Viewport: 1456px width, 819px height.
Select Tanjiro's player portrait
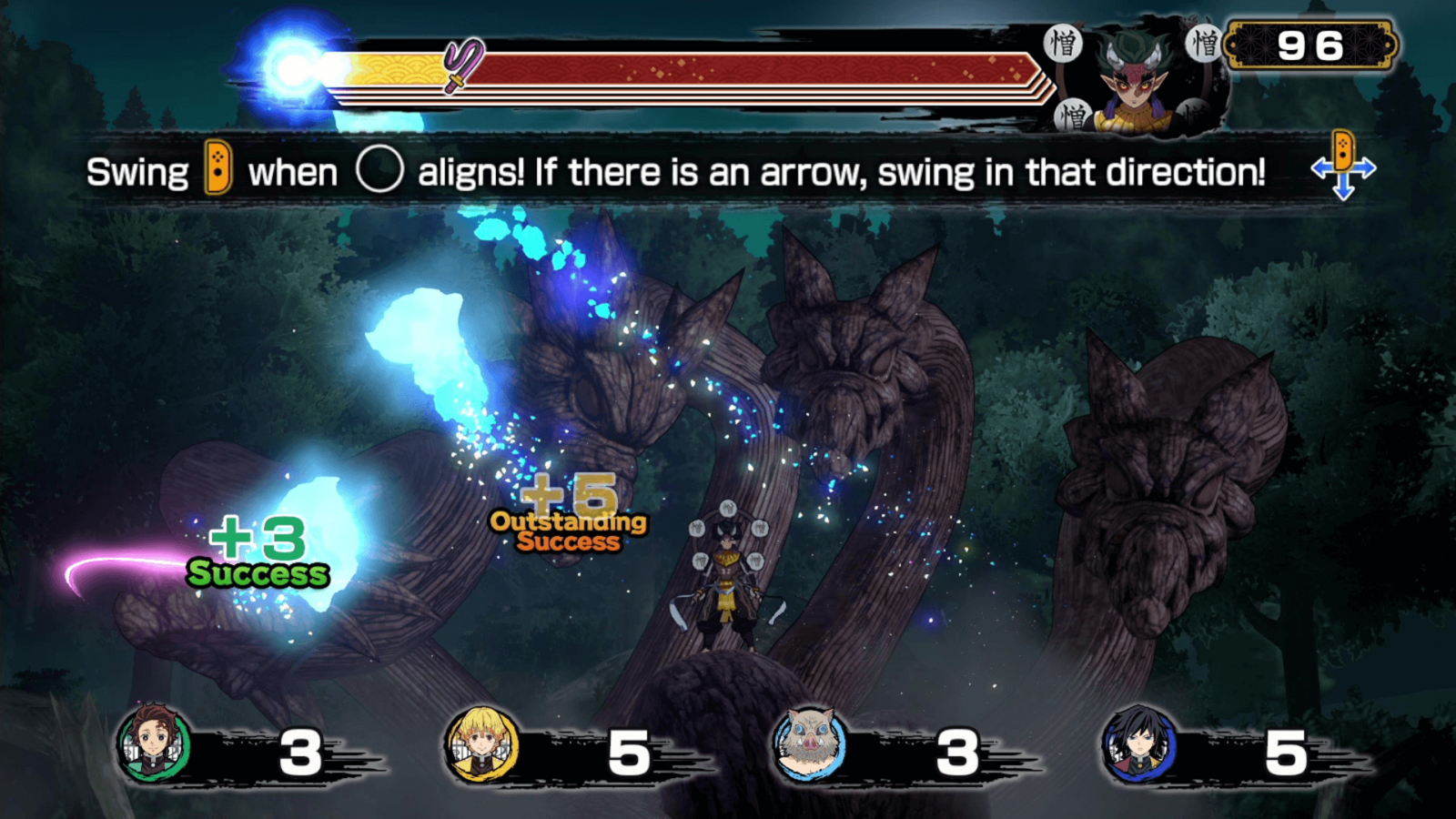click(x=155, y=744)
